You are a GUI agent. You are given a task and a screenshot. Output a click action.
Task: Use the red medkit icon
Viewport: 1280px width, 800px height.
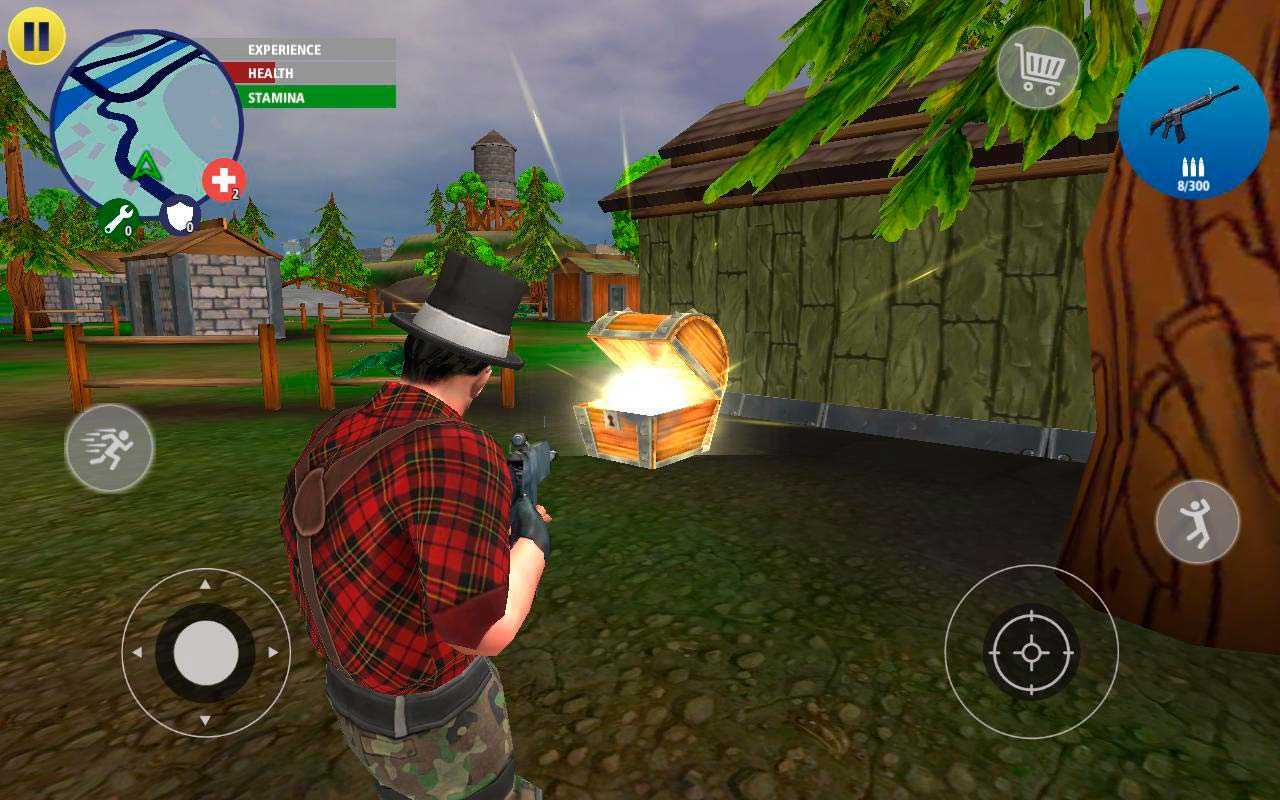pos(224,181)
